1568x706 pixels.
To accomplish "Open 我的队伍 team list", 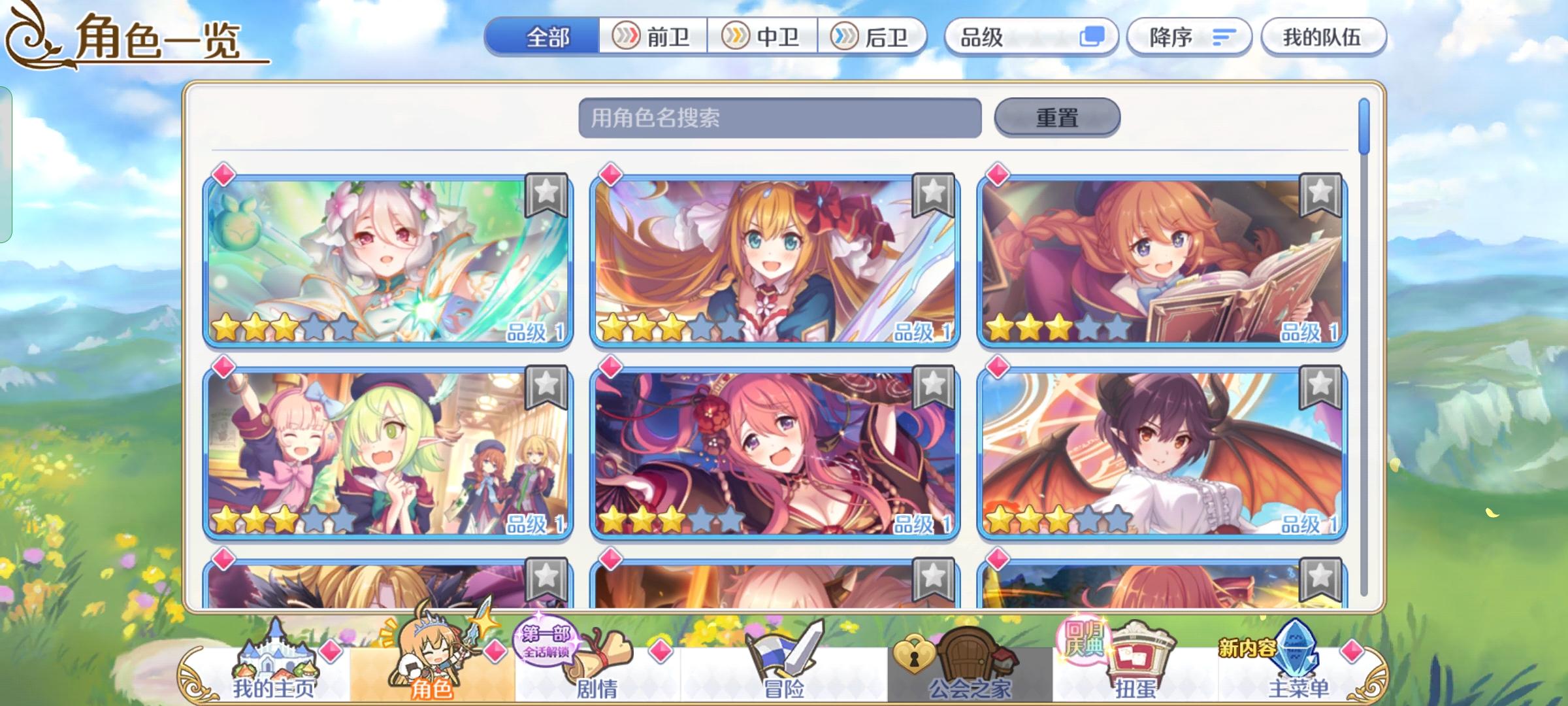I will [1324, 37].
